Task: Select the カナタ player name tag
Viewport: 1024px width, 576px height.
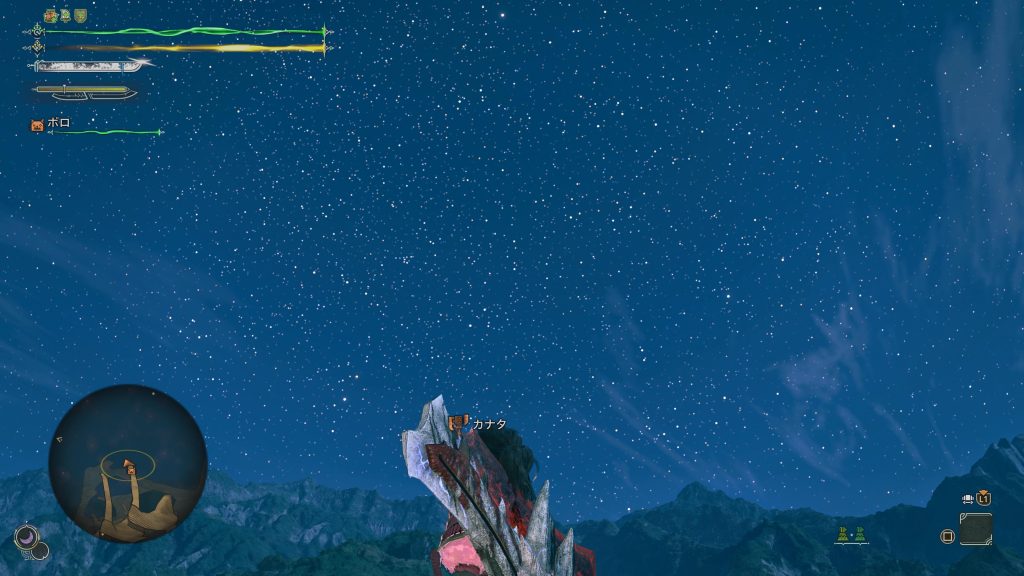Action: (489, 424)
